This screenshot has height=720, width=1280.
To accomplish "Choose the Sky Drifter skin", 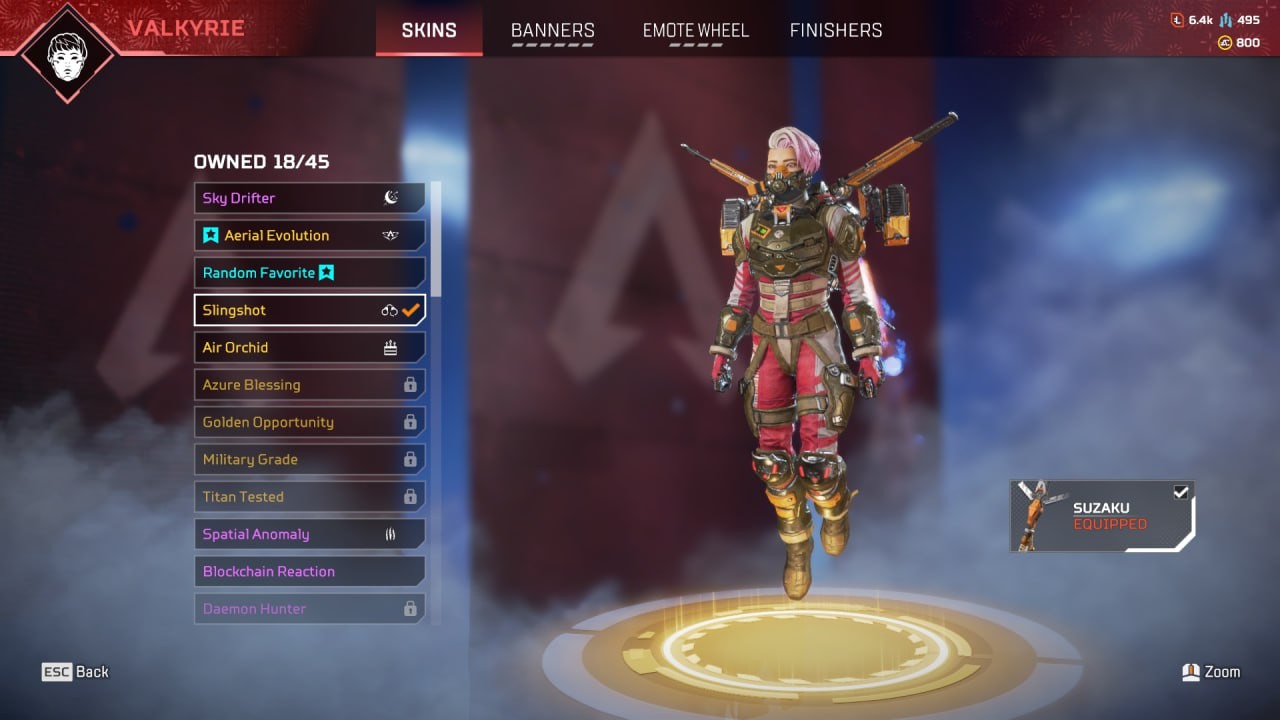I will pyautogui.click(x=309, y=198).
